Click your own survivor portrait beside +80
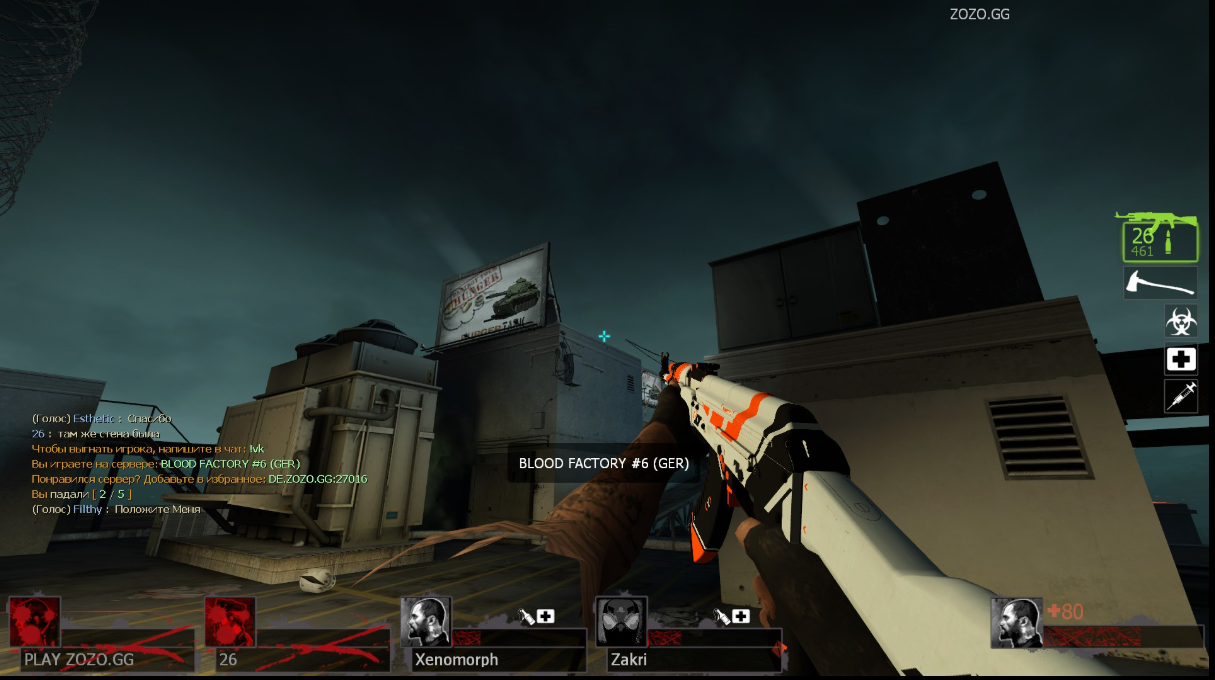 point(1015,623)
